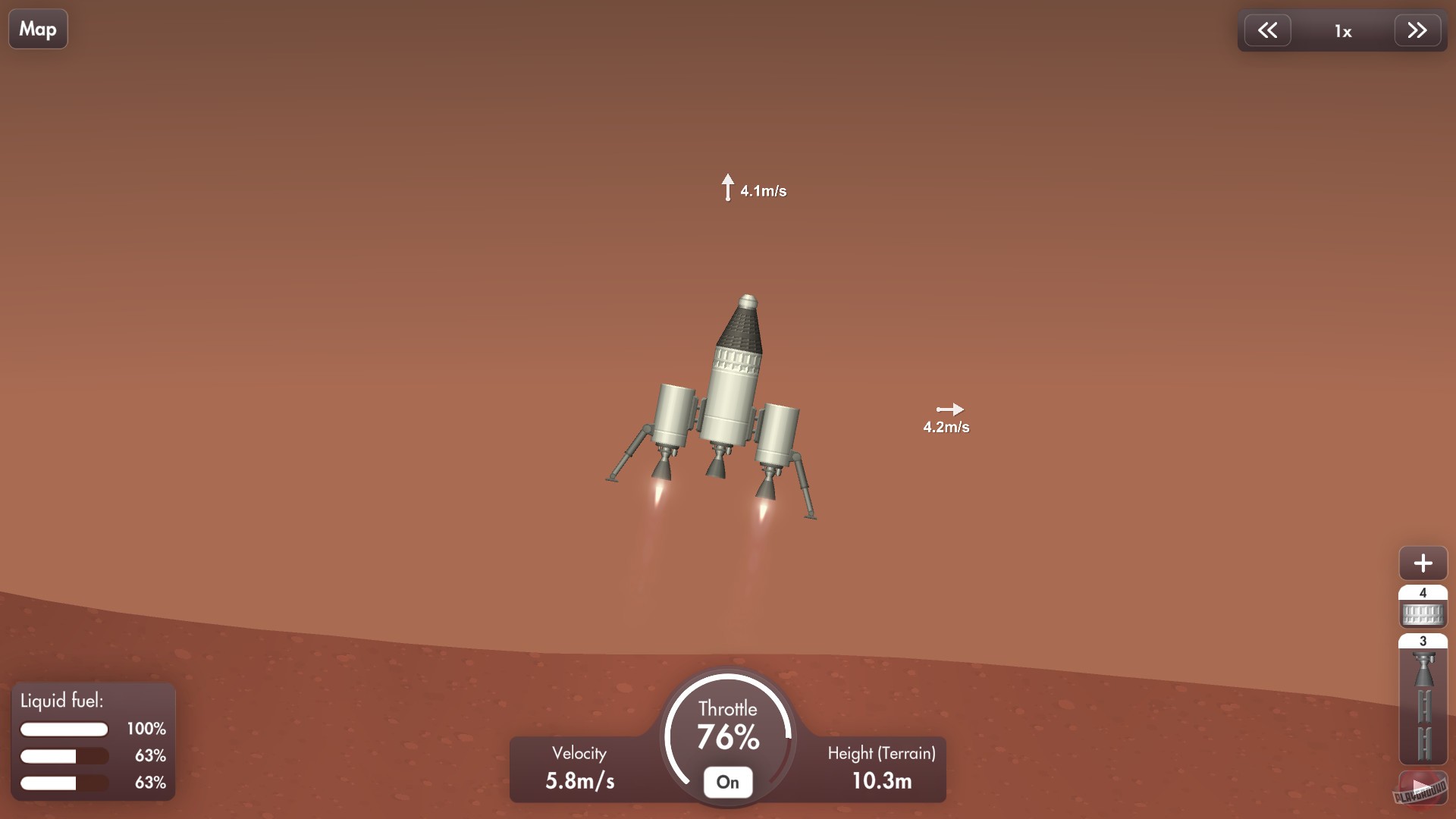1456x819 pixels.
Task: Open the Map view
Action: (x=37, y=28)
